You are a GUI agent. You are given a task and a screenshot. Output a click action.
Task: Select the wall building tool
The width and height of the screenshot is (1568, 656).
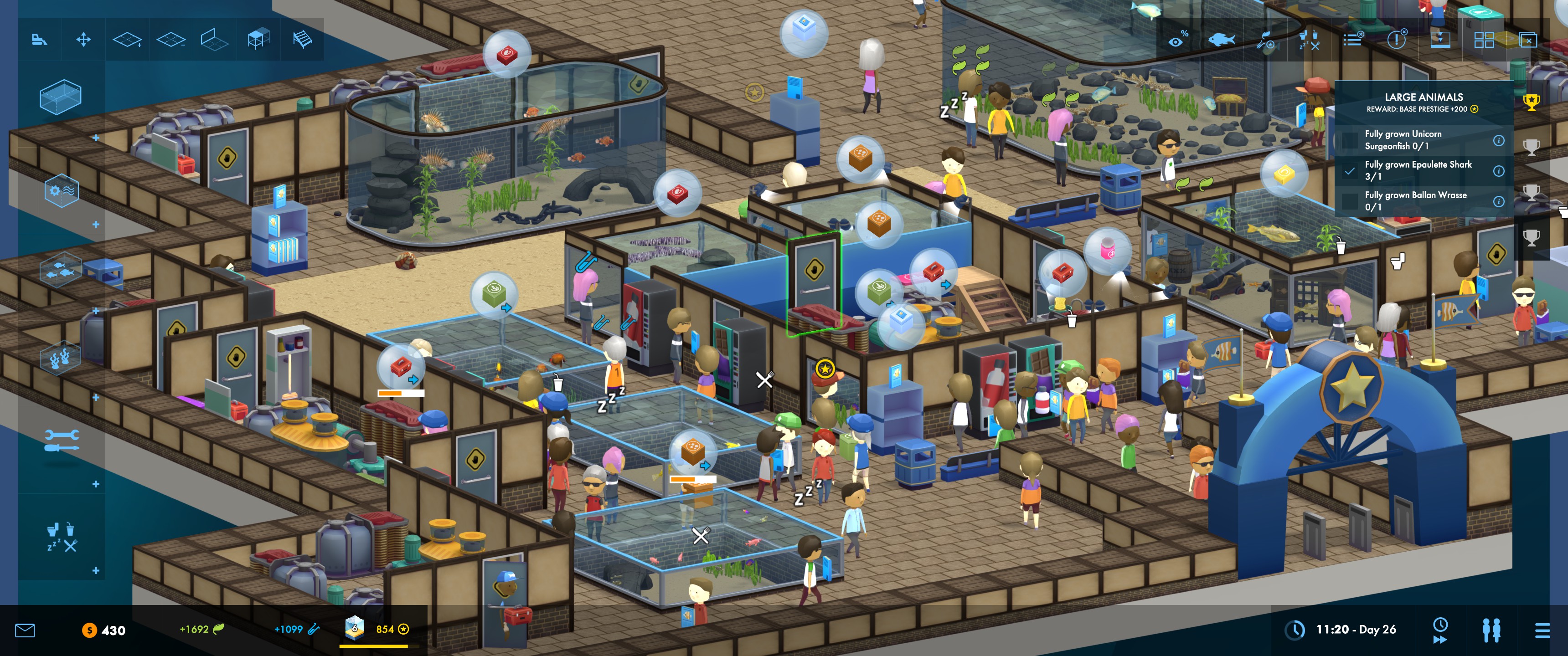(214, 40)
